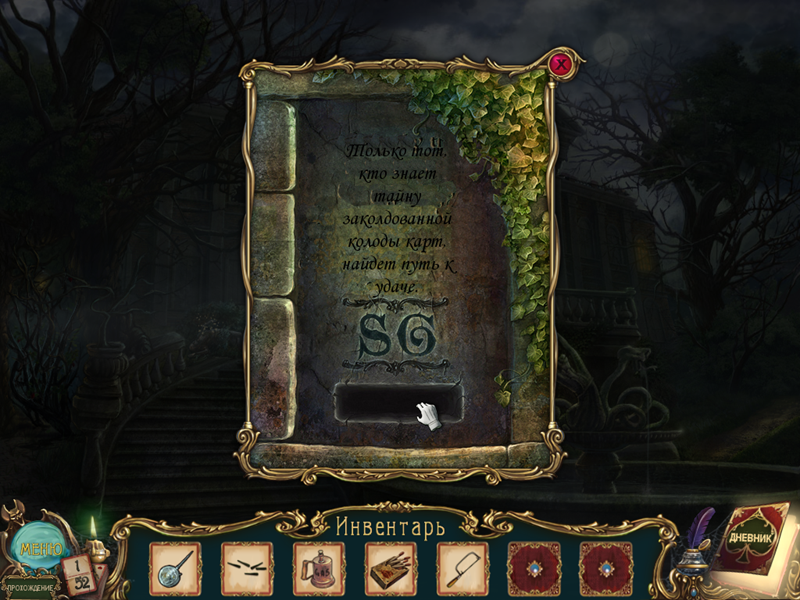Click the dark slot on the stone tablet
The width and height of the screenshot is (800, 600).
click(400, 402)
